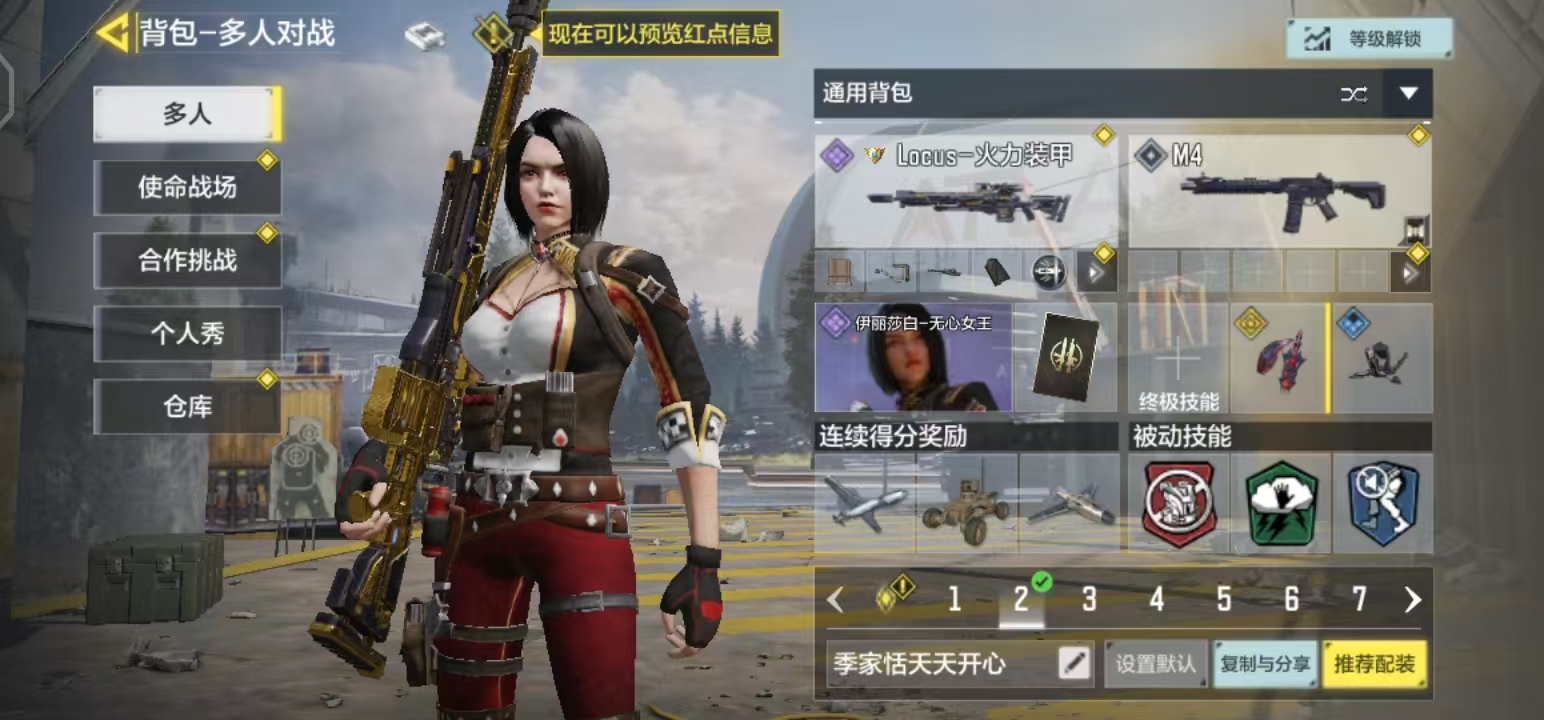The width and height of the screenshot is (1544, 720).
Task: Open the green lightning cloud passive skill
Action: click(x=1281, y=503)
